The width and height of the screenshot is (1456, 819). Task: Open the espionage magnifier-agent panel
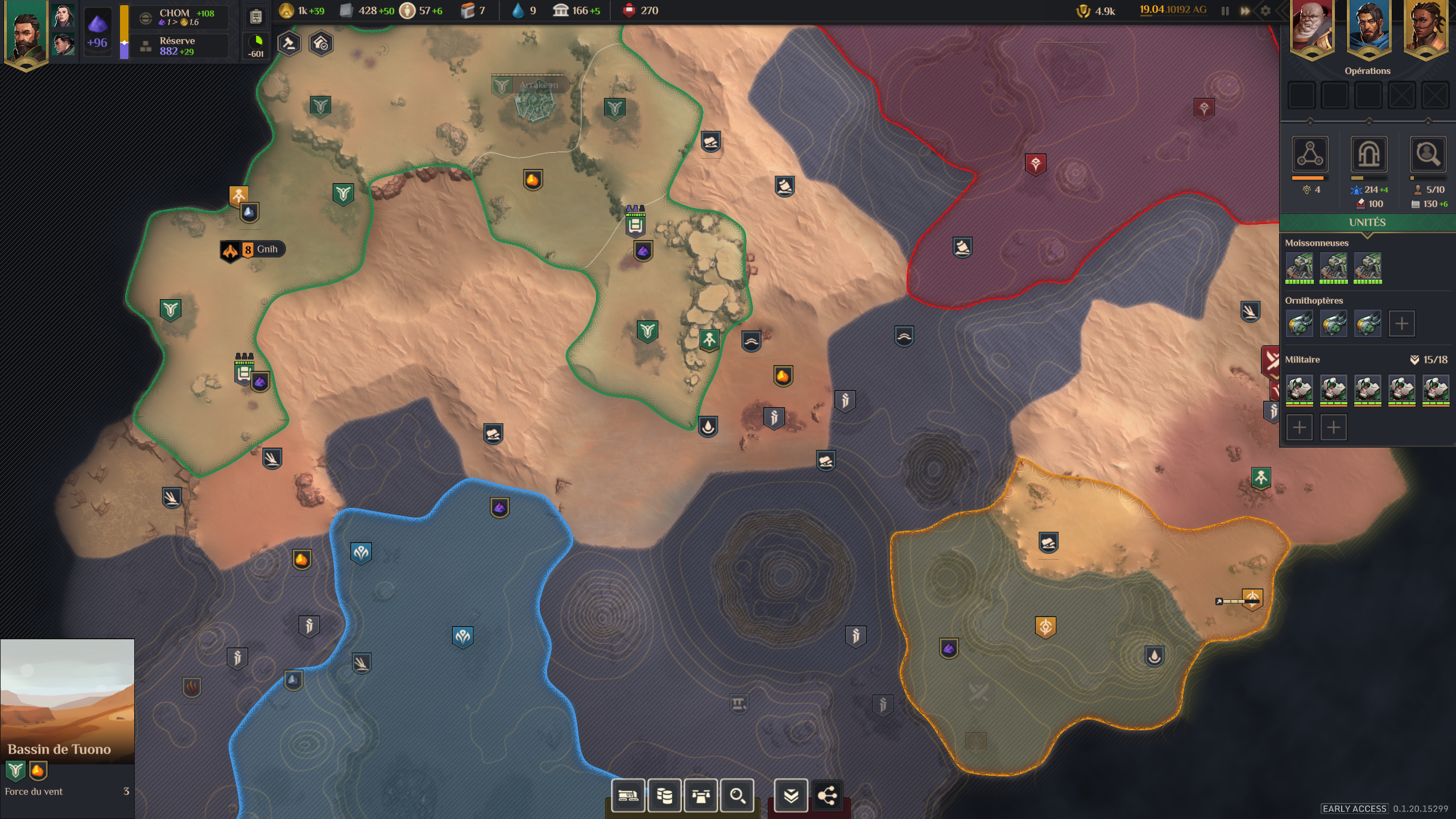pos(1428,154)
